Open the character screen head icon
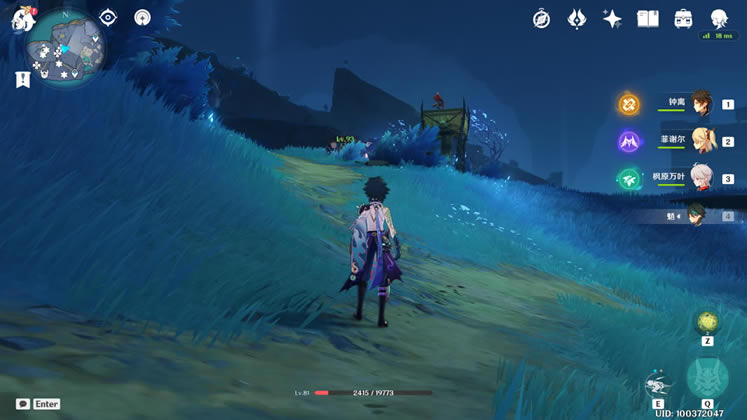Screen dimensions: 747x420 [x=719, y=19]
